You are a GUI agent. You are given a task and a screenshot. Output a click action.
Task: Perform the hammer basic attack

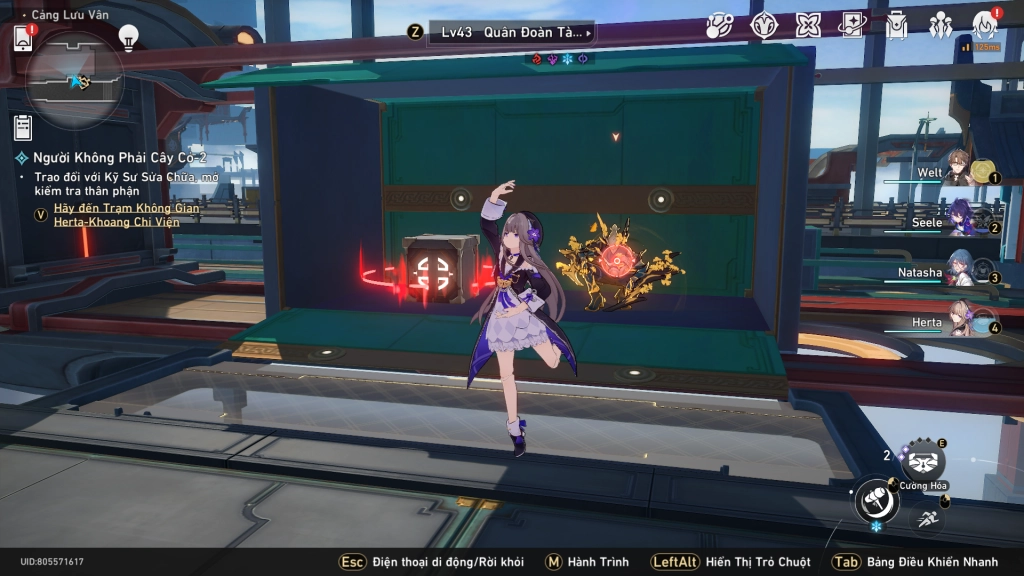876,498
